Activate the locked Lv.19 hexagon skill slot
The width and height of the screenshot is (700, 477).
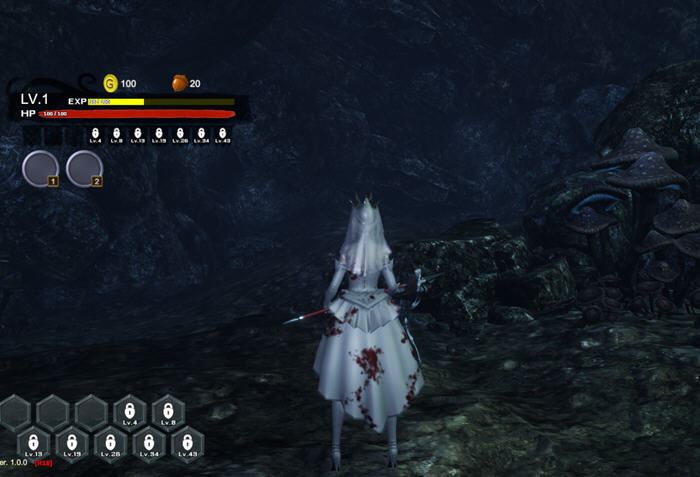pos(72,443)
